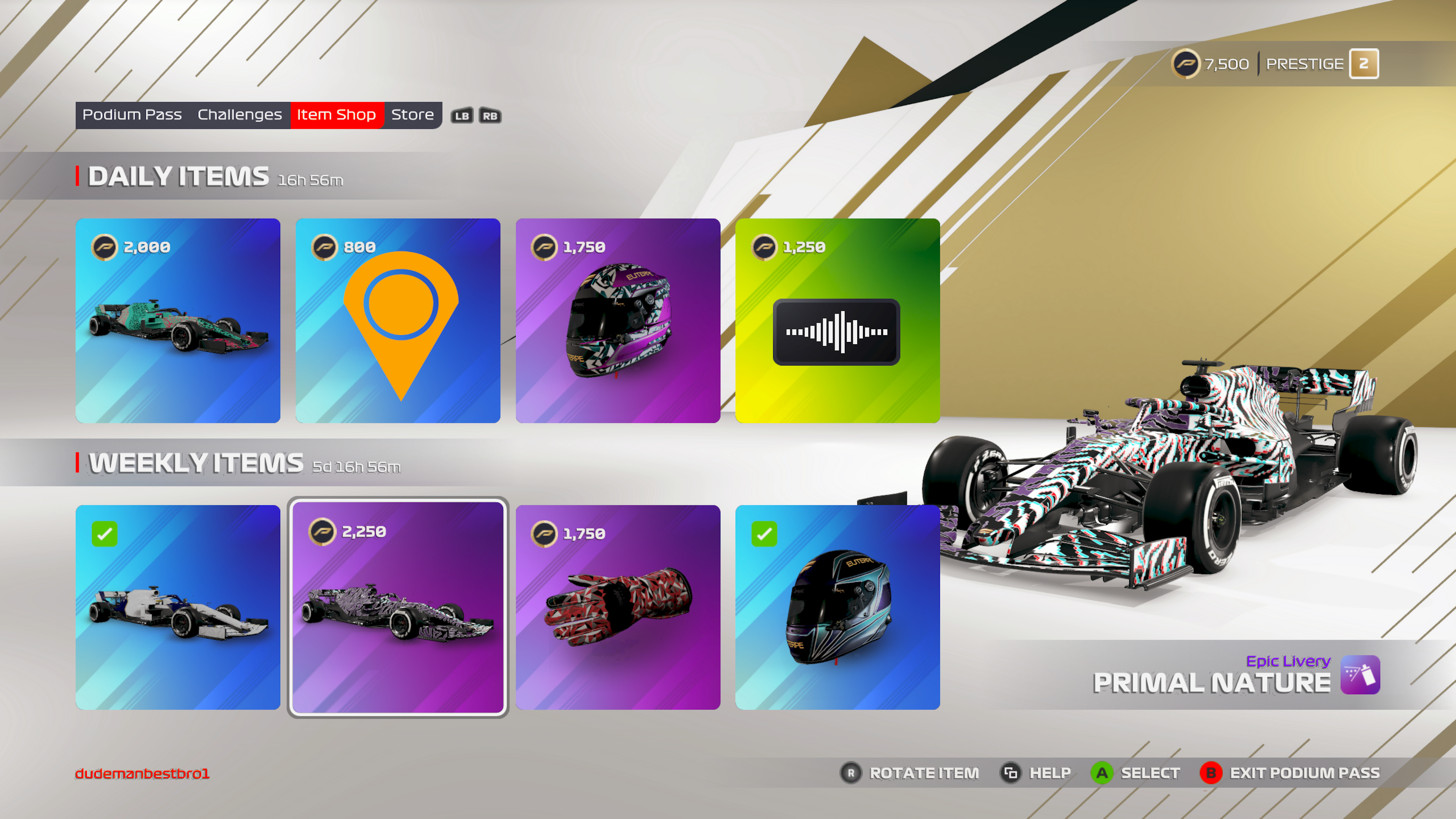
Task: Select the Item Shop tab
Action: pyautogui.click(x=336, y=115)
